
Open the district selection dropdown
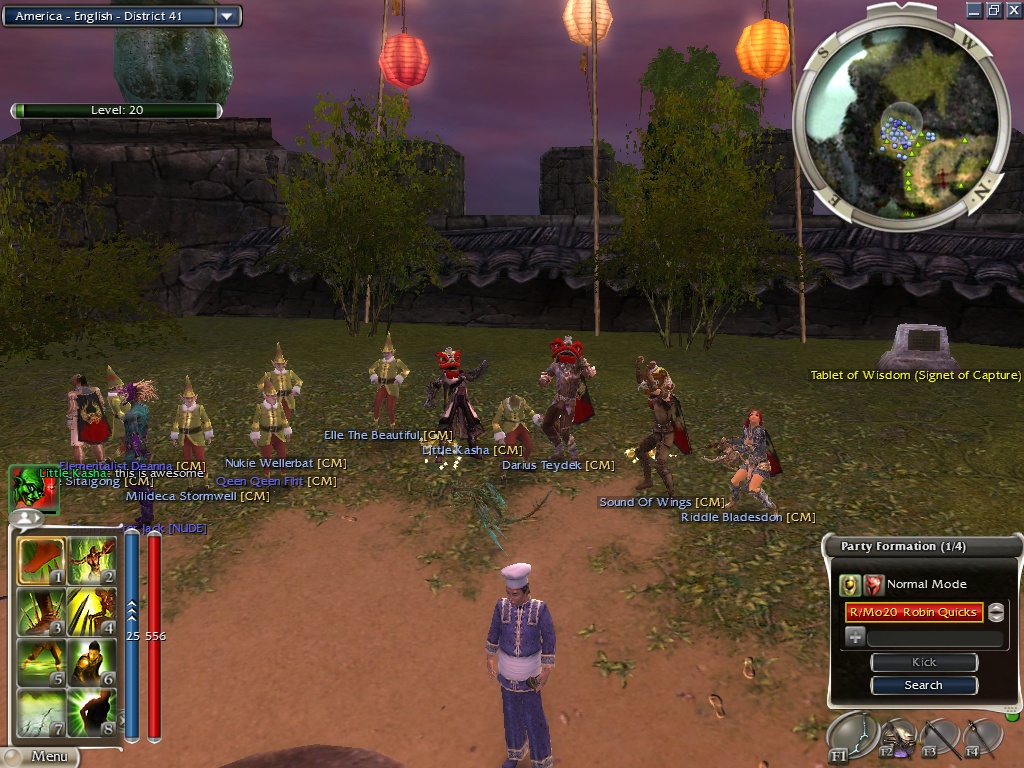point(228,16)
